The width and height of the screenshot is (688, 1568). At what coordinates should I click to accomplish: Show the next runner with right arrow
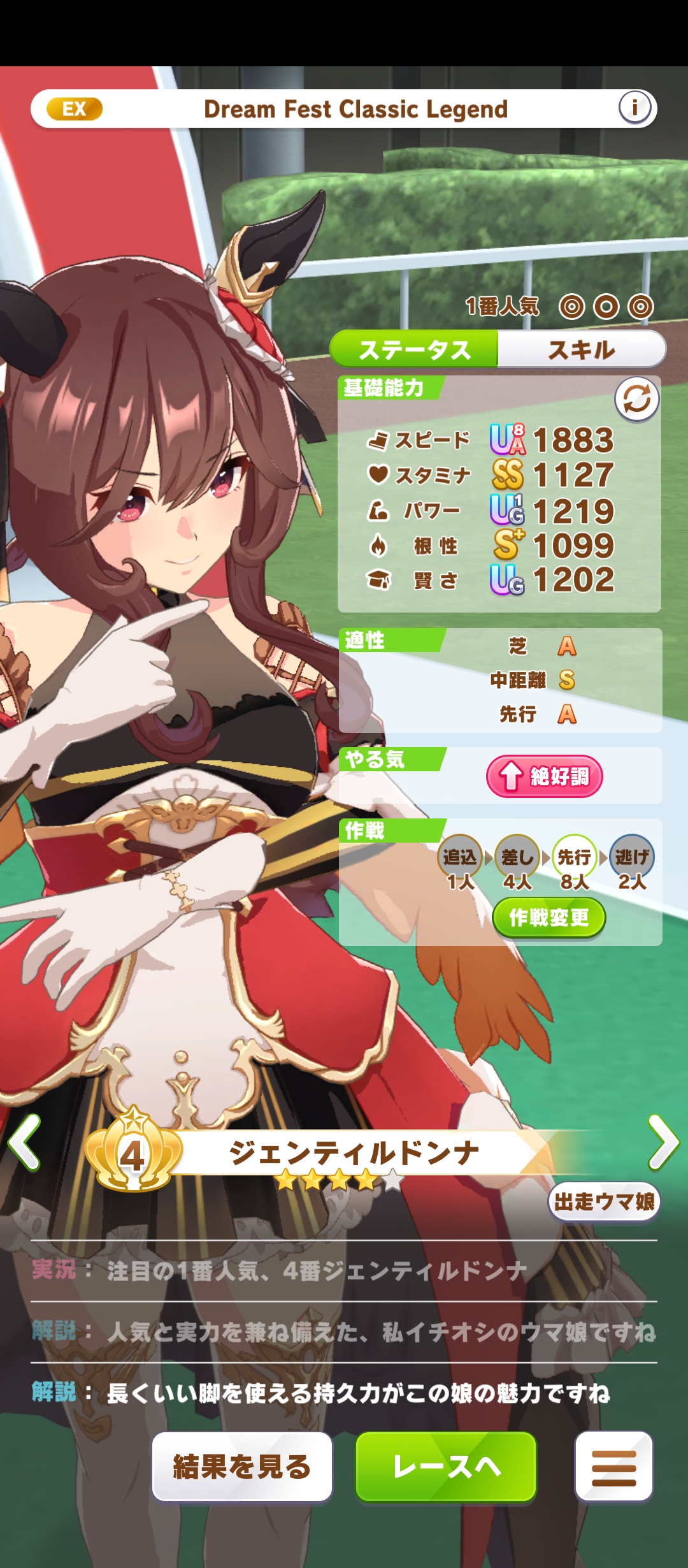(x=663, y=1142)
